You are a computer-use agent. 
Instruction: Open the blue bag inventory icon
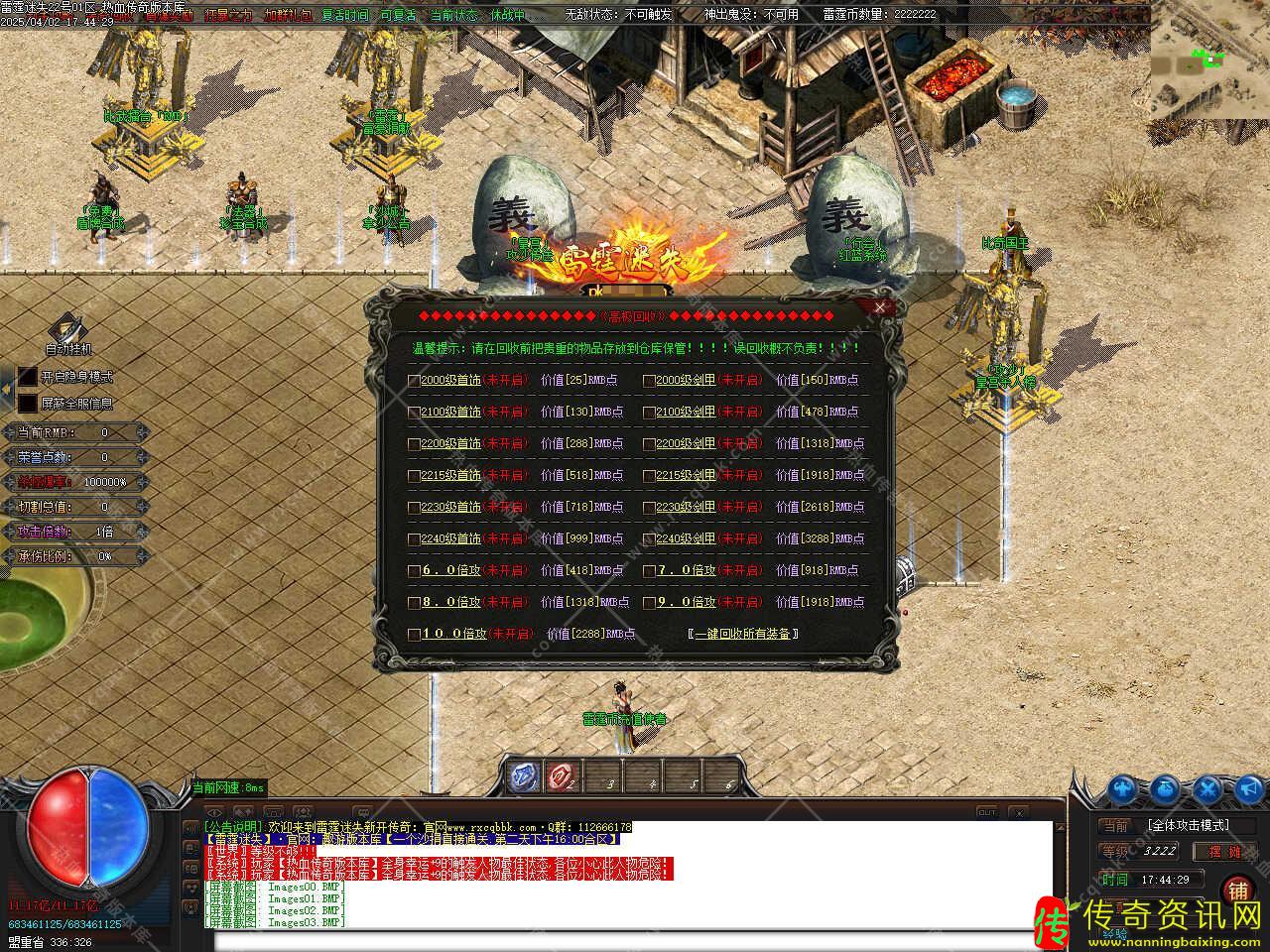click(1165, 789)
